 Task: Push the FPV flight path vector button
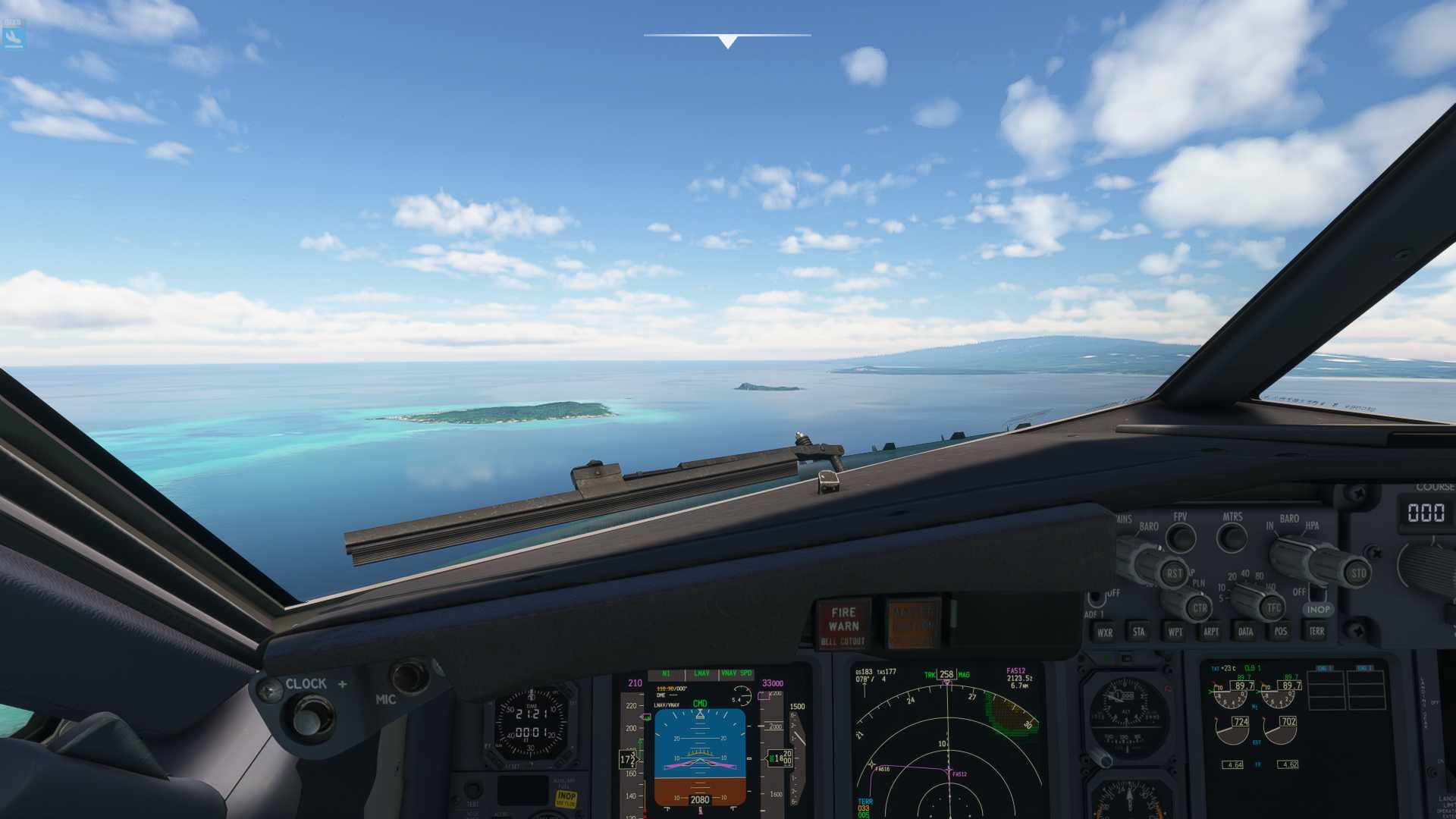[1180, 538]
